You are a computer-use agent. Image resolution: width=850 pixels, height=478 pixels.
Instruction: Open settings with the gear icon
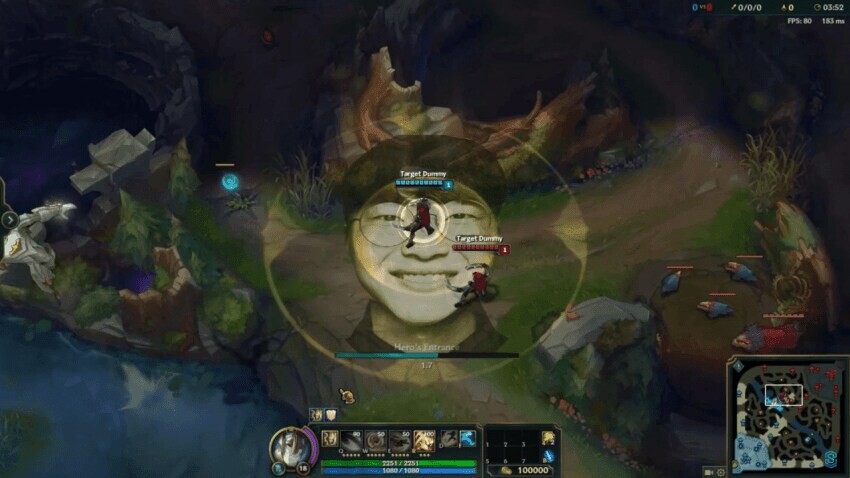pos(721,472)
